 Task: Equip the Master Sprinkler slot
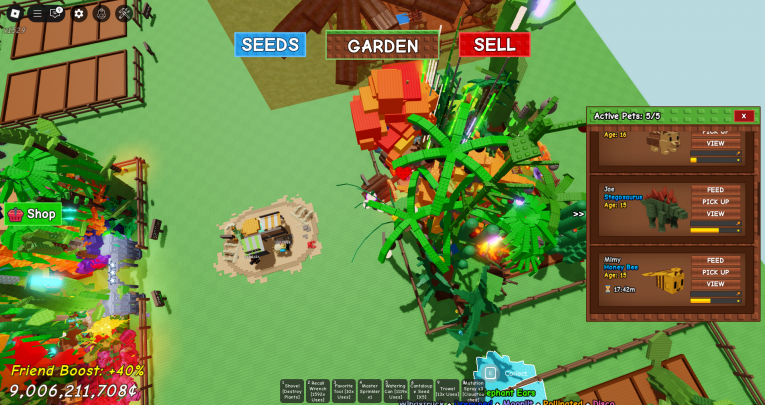click(x=370, y=391)
